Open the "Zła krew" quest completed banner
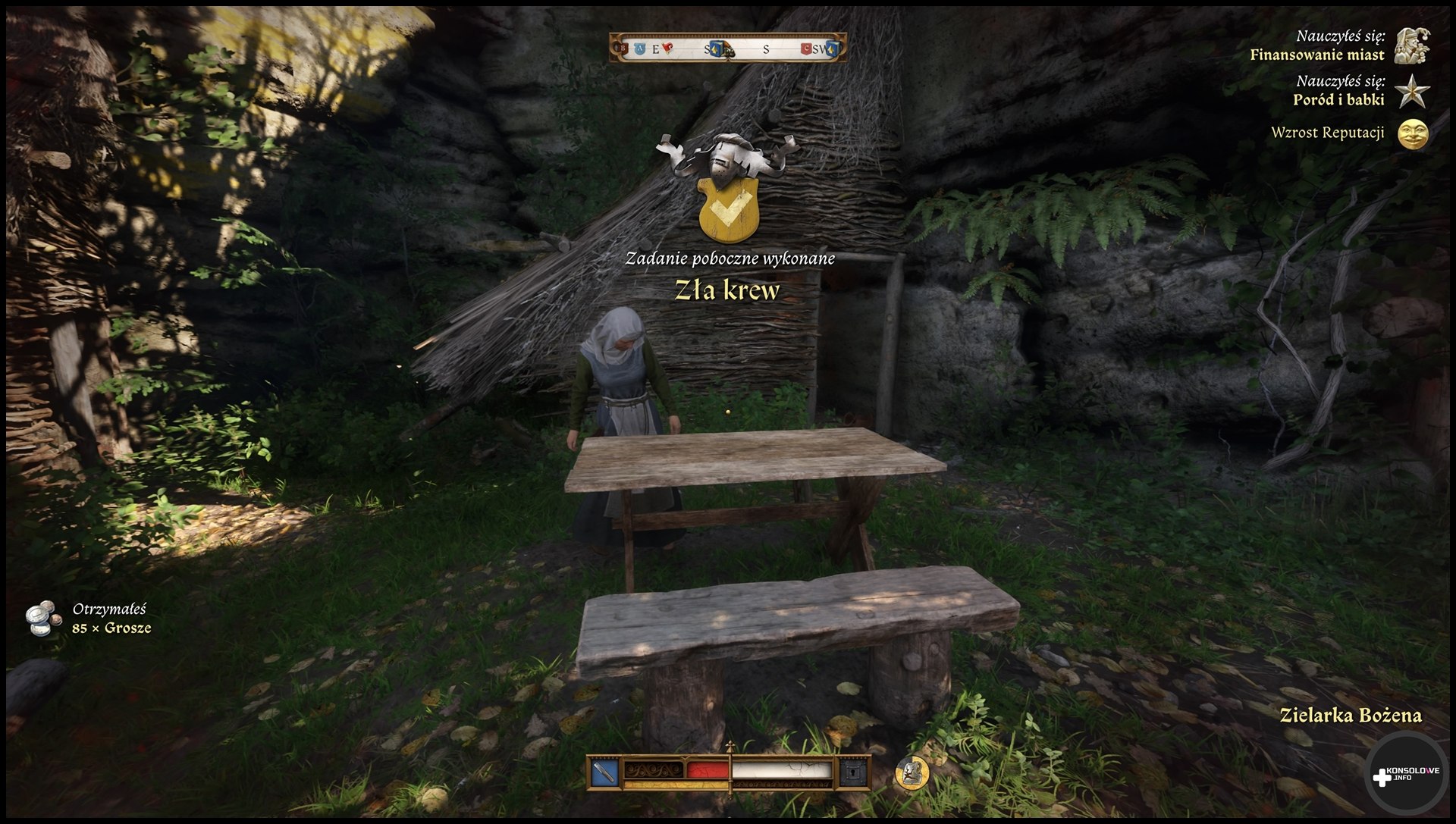1456x824 pixels. (727, 290)
